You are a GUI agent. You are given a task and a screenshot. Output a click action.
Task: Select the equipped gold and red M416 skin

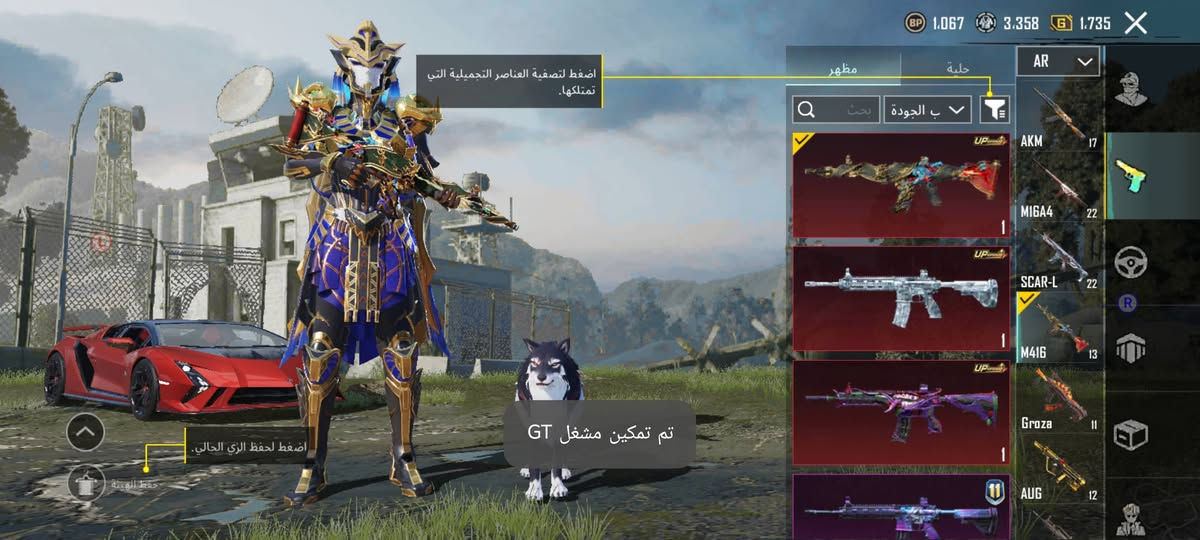(901, 185)
